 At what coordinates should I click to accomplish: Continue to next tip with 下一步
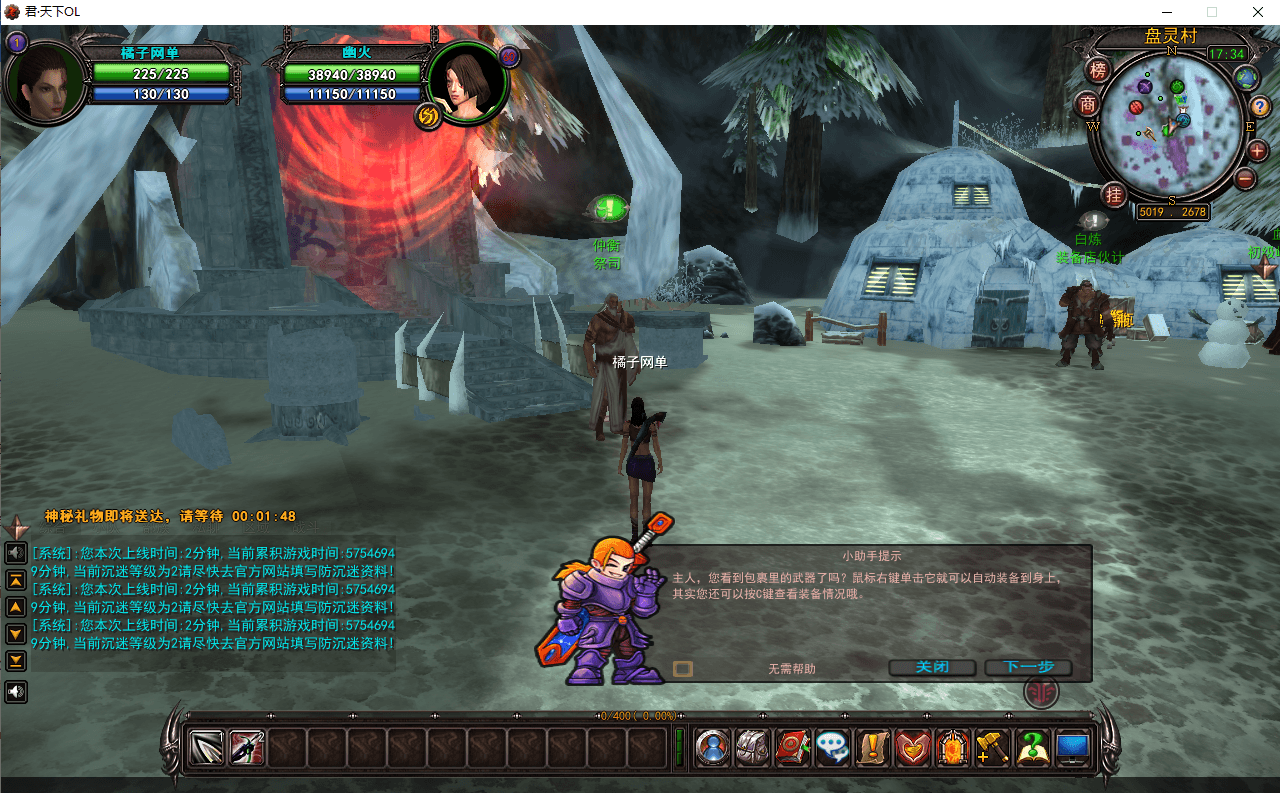(1028, 668)
